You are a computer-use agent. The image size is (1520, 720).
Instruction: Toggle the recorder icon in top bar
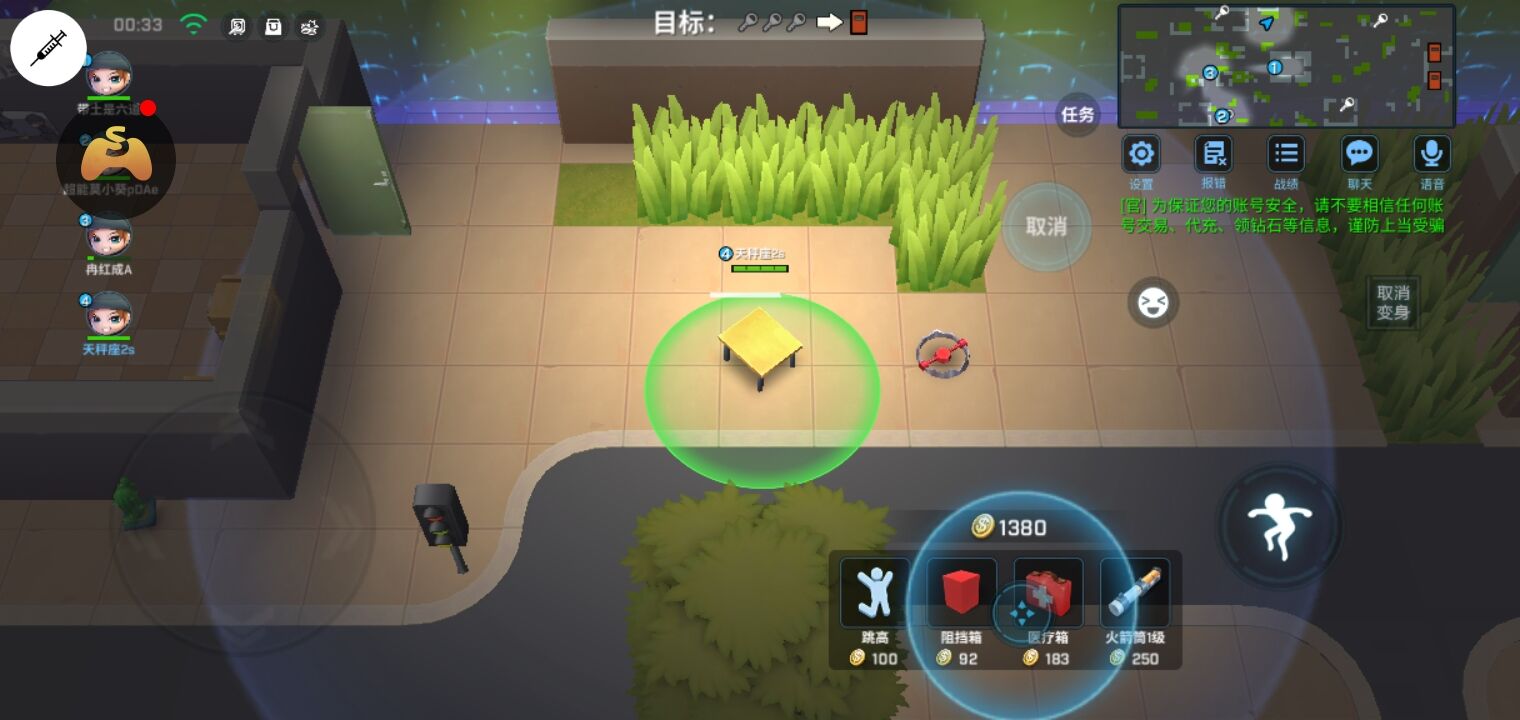coord(236,26)
